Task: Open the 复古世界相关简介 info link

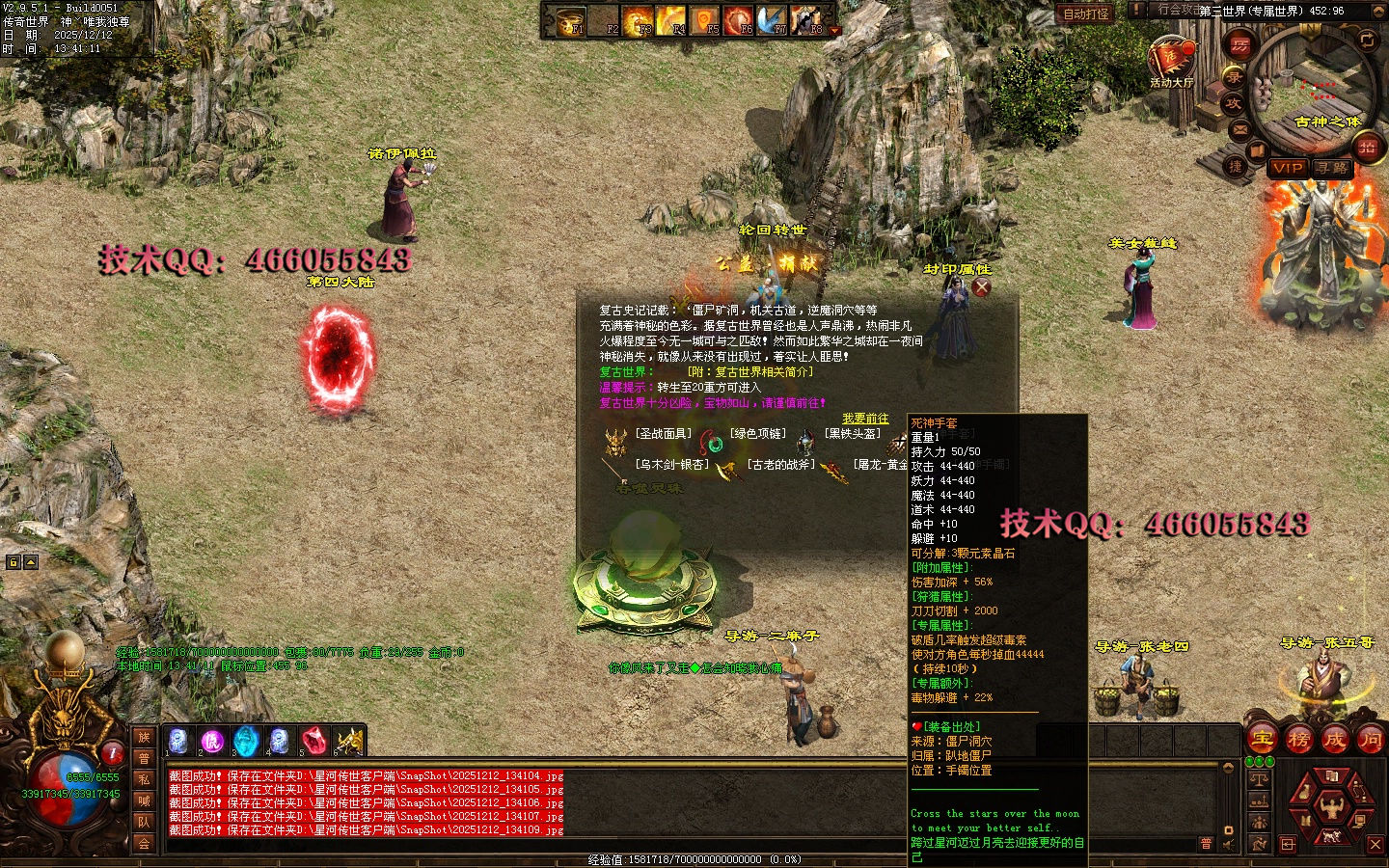Action: point(749,372)
